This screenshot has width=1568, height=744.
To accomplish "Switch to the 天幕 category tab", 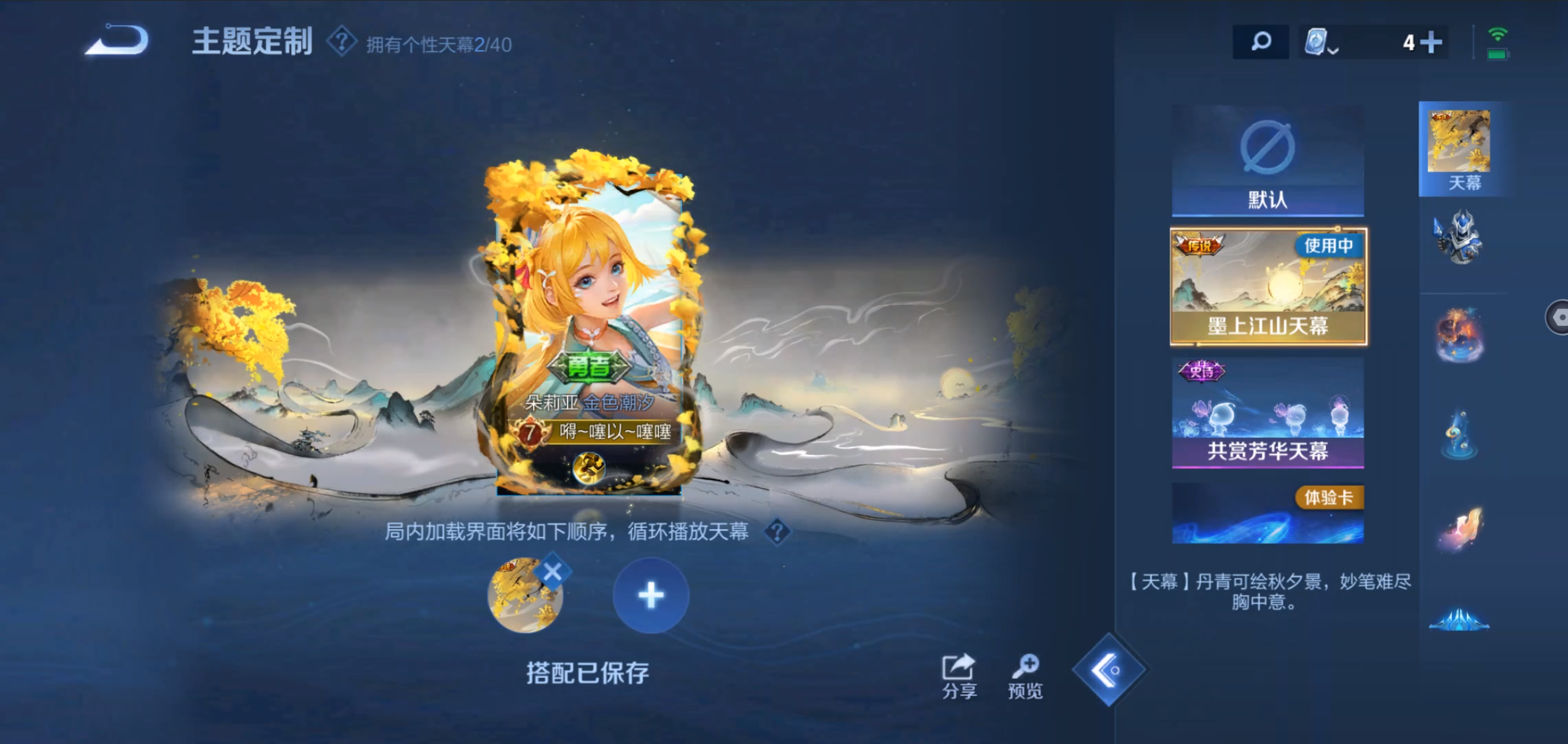I will pyautogui.click(x=1460, y=149).
